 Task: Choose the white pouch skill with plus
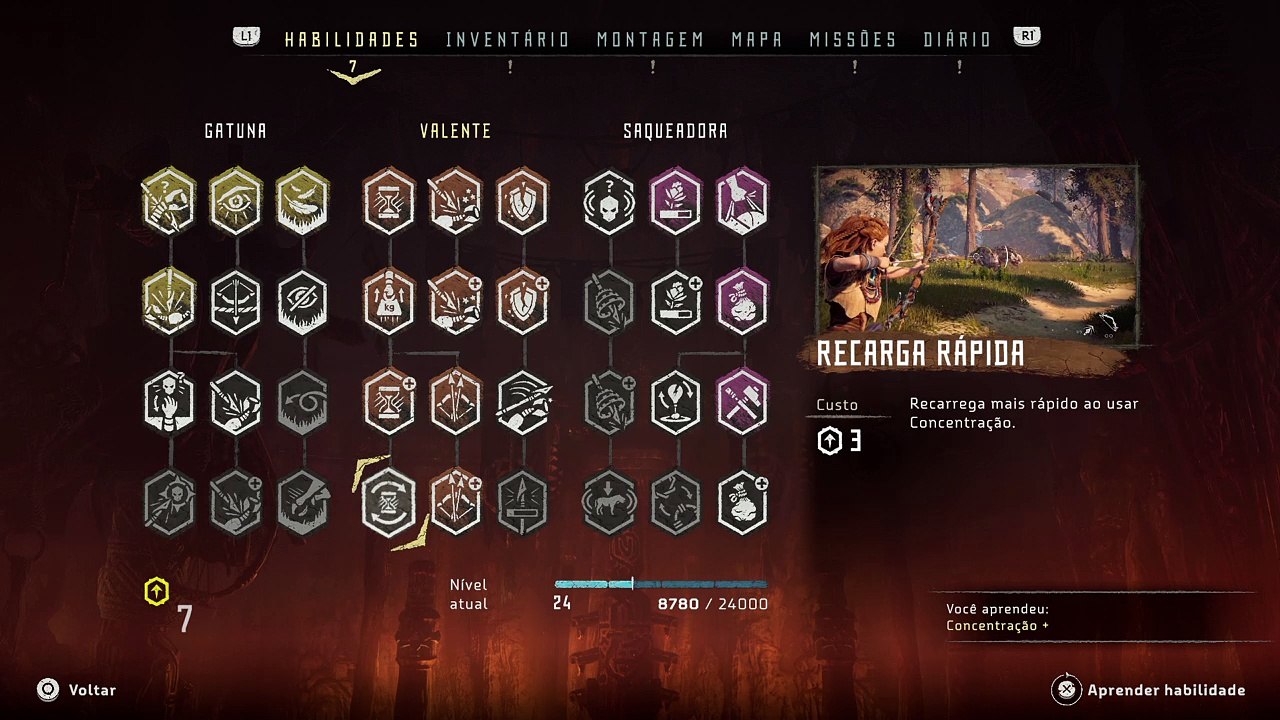742,502
